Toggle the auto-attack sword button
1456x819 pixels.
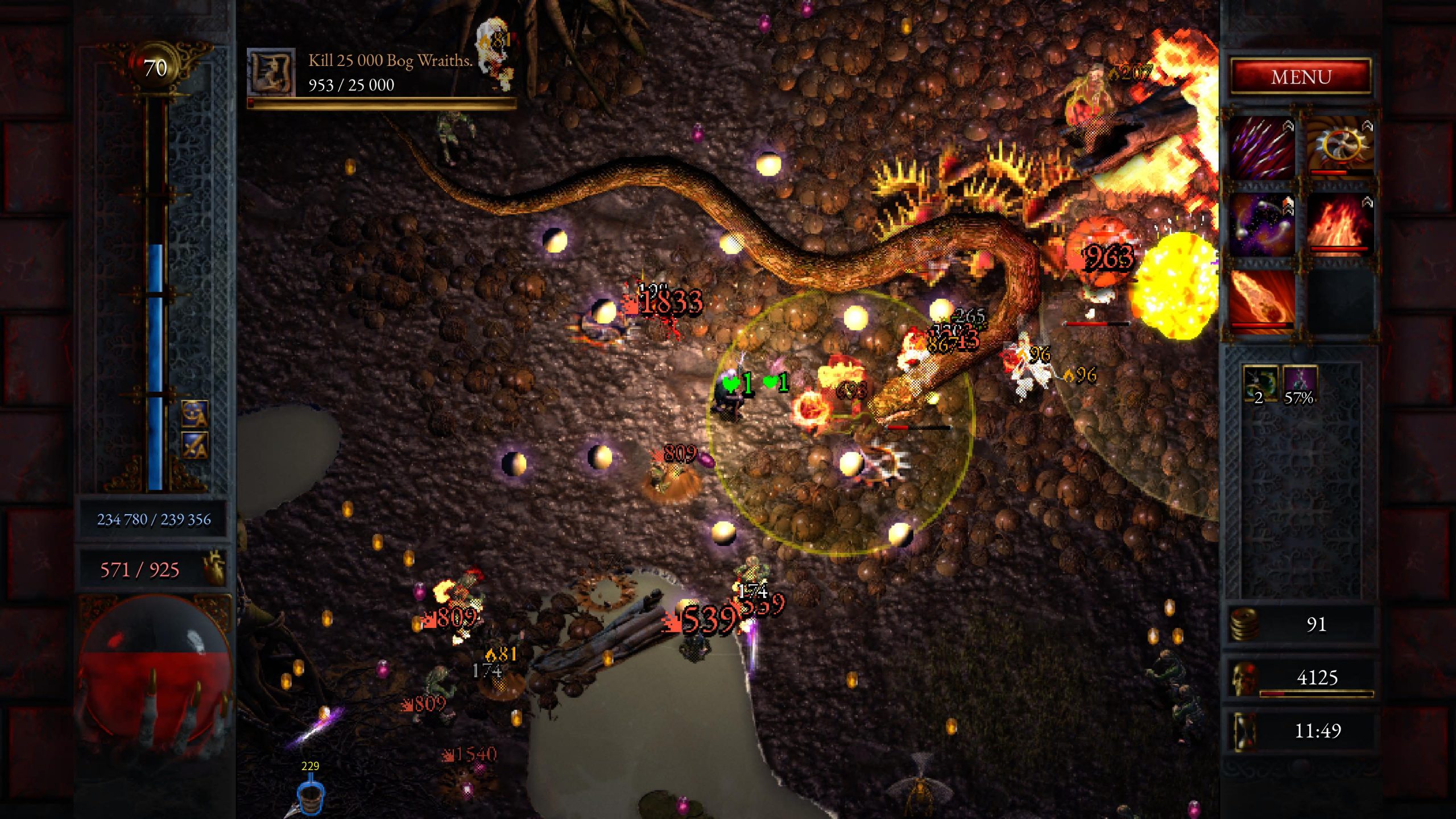[195, 445]
